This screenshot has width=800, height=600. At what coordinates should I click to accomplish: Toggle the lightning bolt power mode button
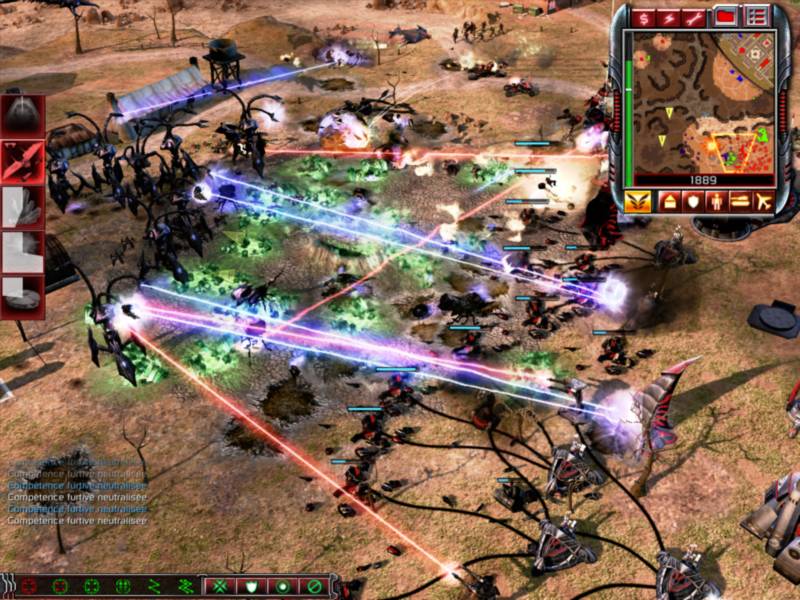click(x=669, y=17)
